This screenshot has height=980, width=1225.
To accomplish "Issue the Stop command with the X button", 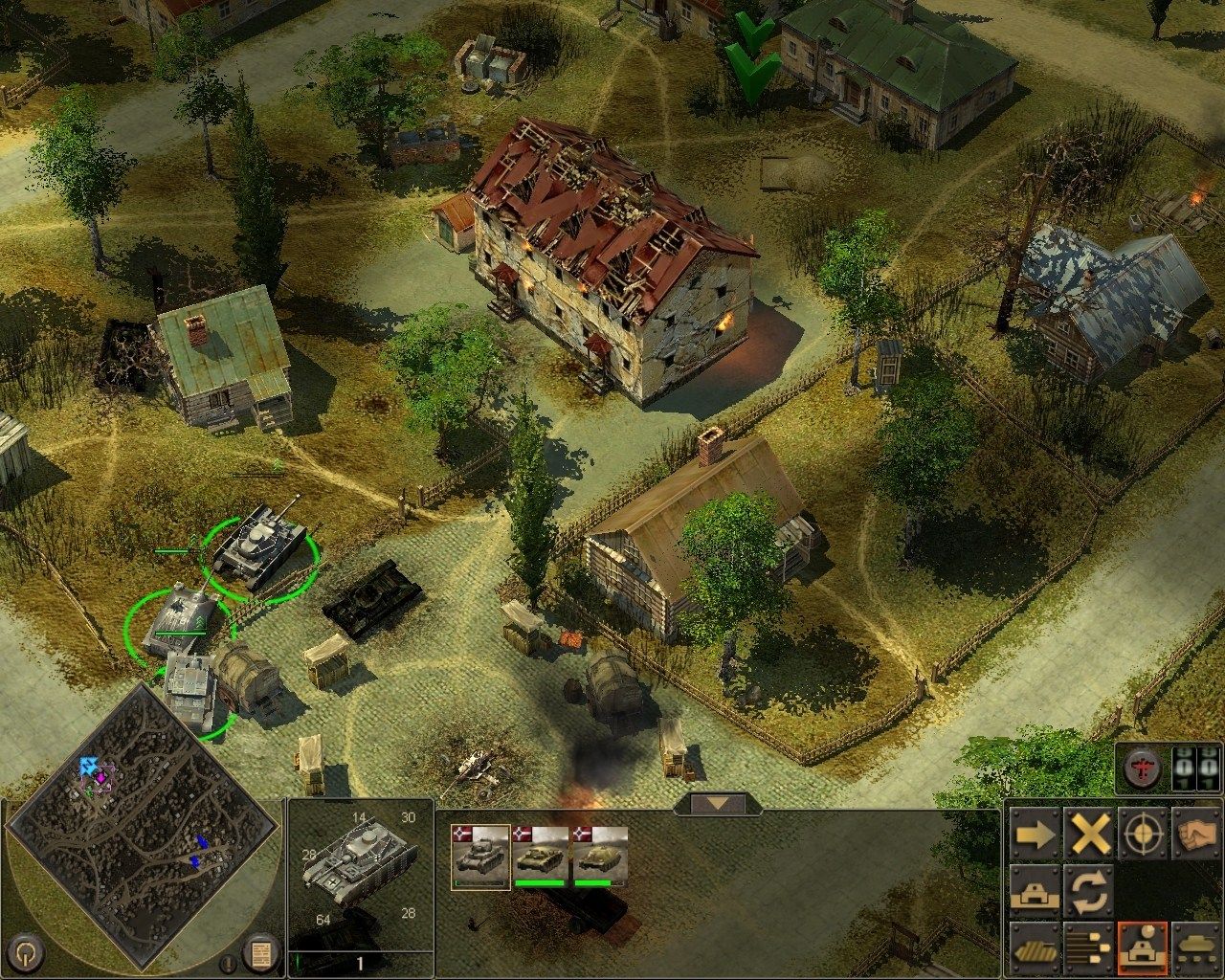I will (x=1089, y=835).
